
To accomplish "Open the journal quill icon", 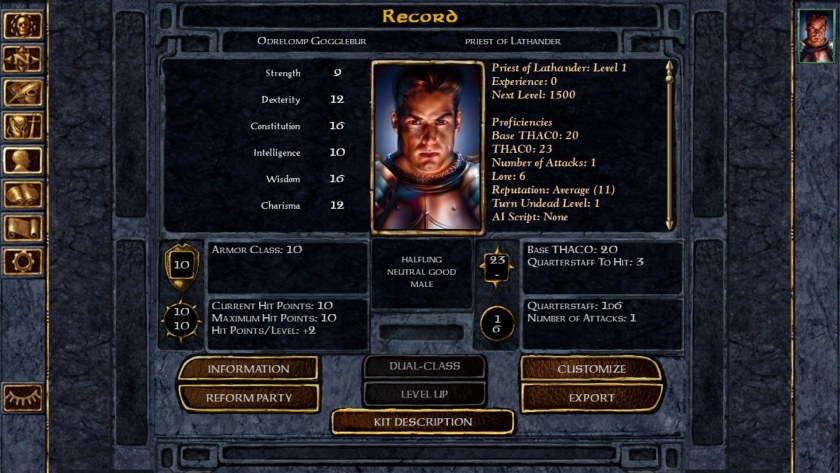I will tap(22, 93).
